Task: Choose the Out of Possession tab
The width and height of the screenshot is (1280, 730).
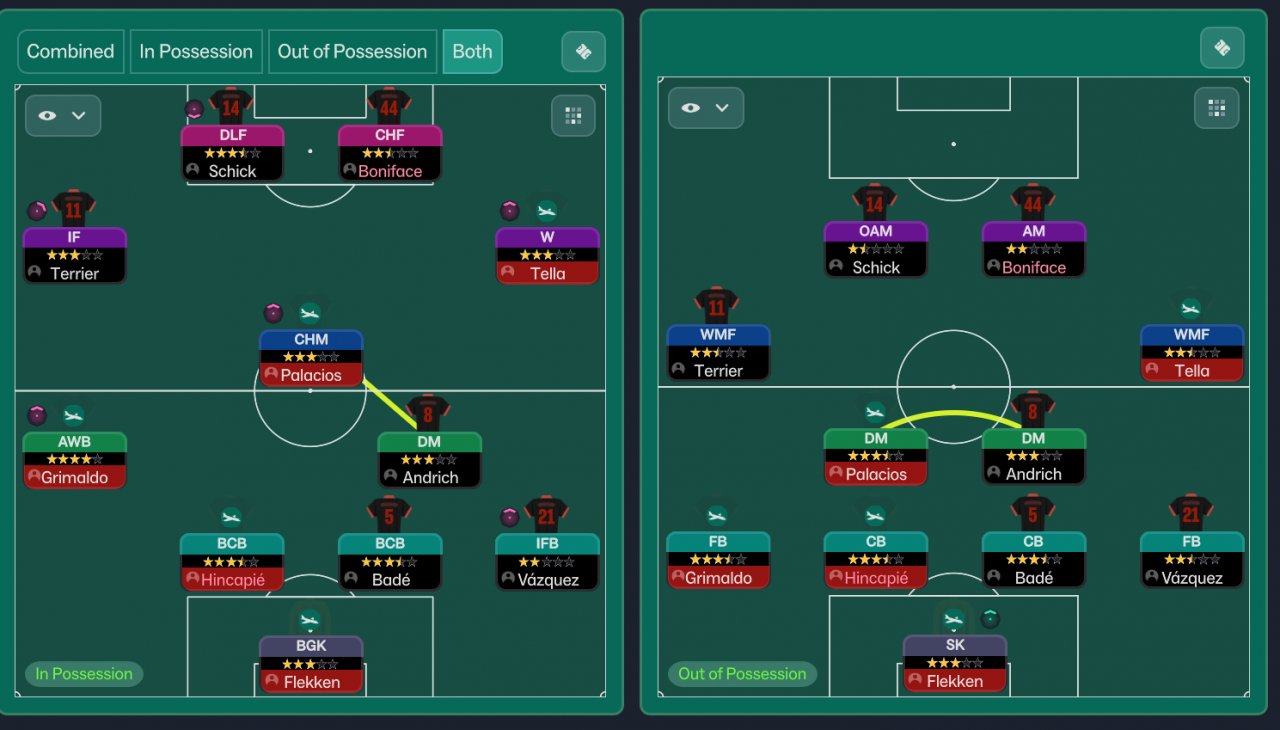Action: click(x=352, y=52)
